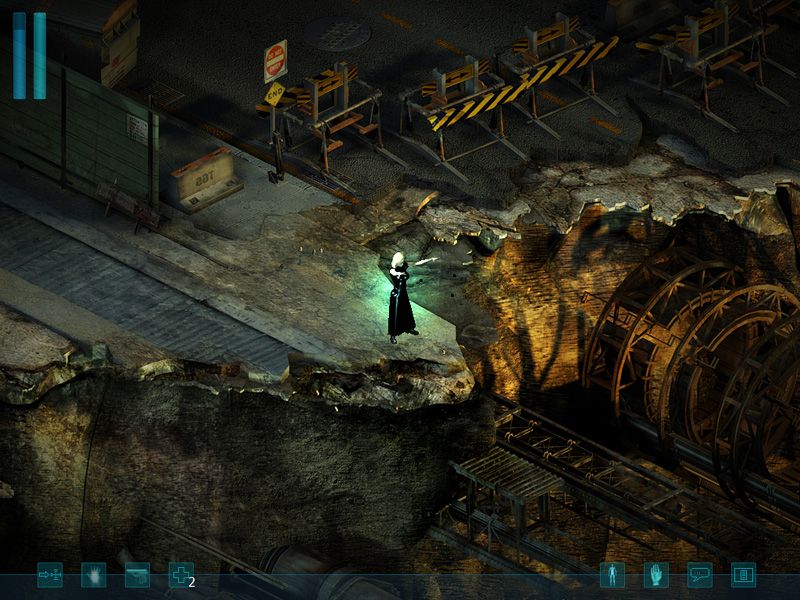The width and height of the screenshot is (800, 600).
Task: Open the journal page icon
Action: click(743, 575)
